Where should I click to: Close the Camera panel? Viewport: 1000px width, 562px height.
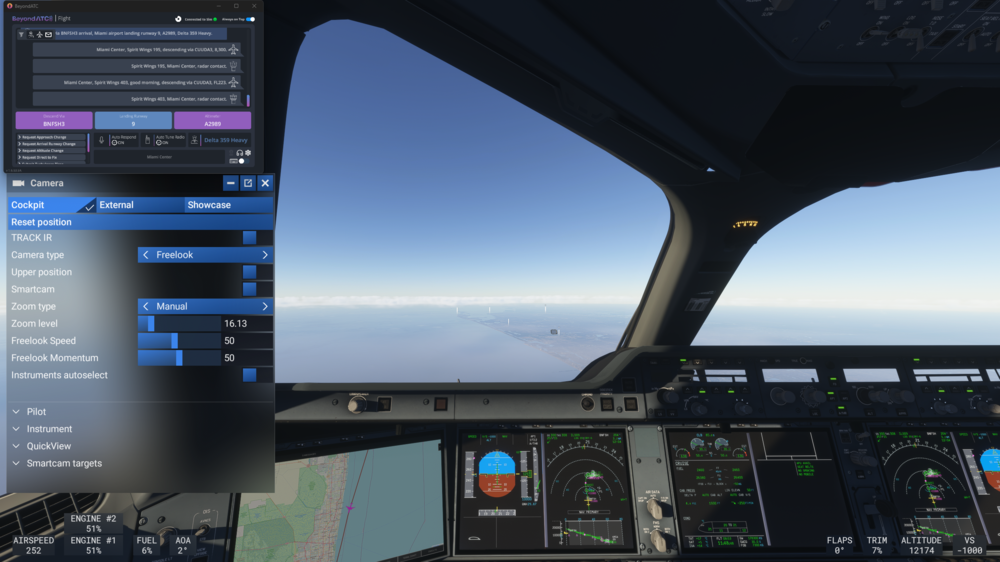[265, 183]
